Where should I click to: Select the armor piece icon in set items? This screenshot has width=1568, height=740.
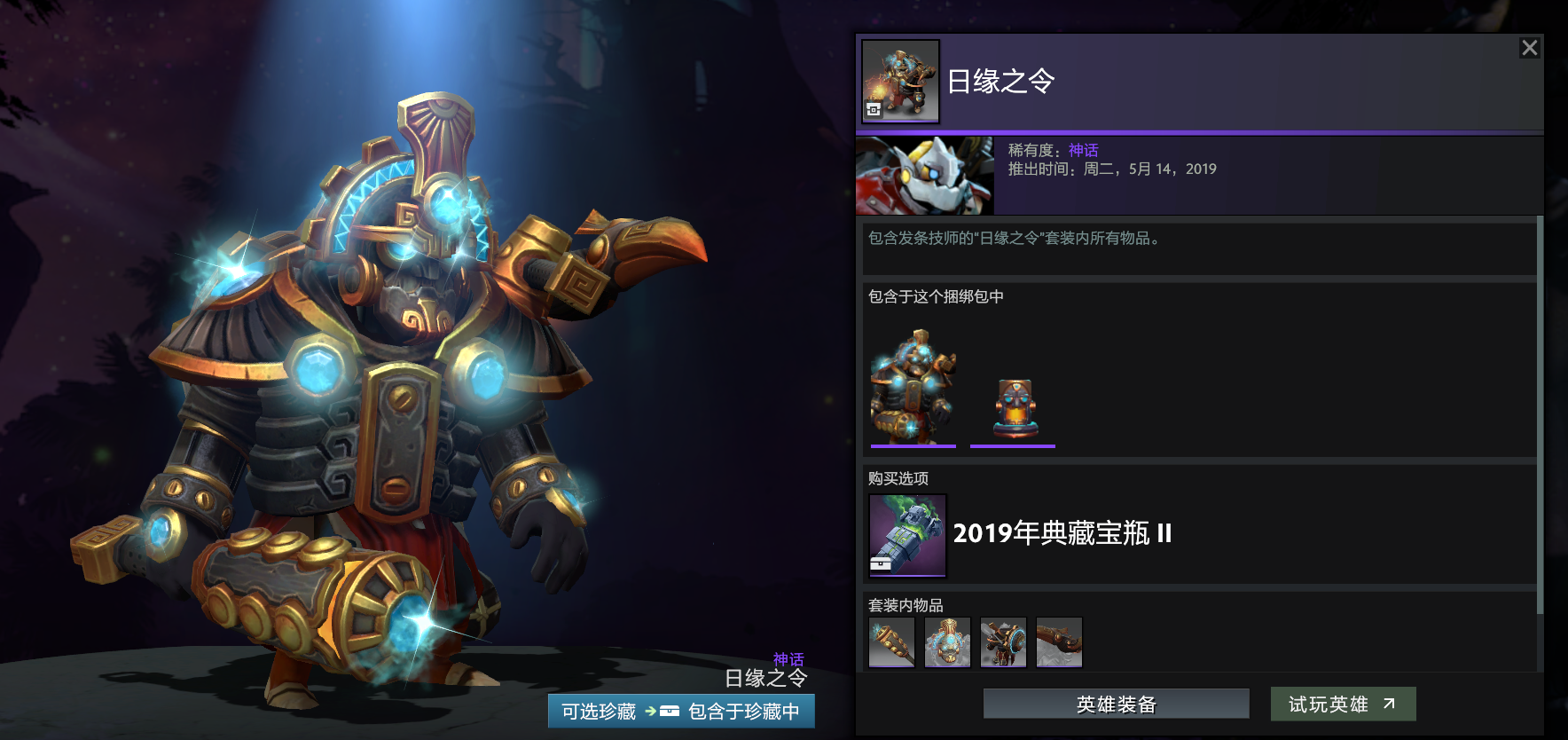point(1003,642)
